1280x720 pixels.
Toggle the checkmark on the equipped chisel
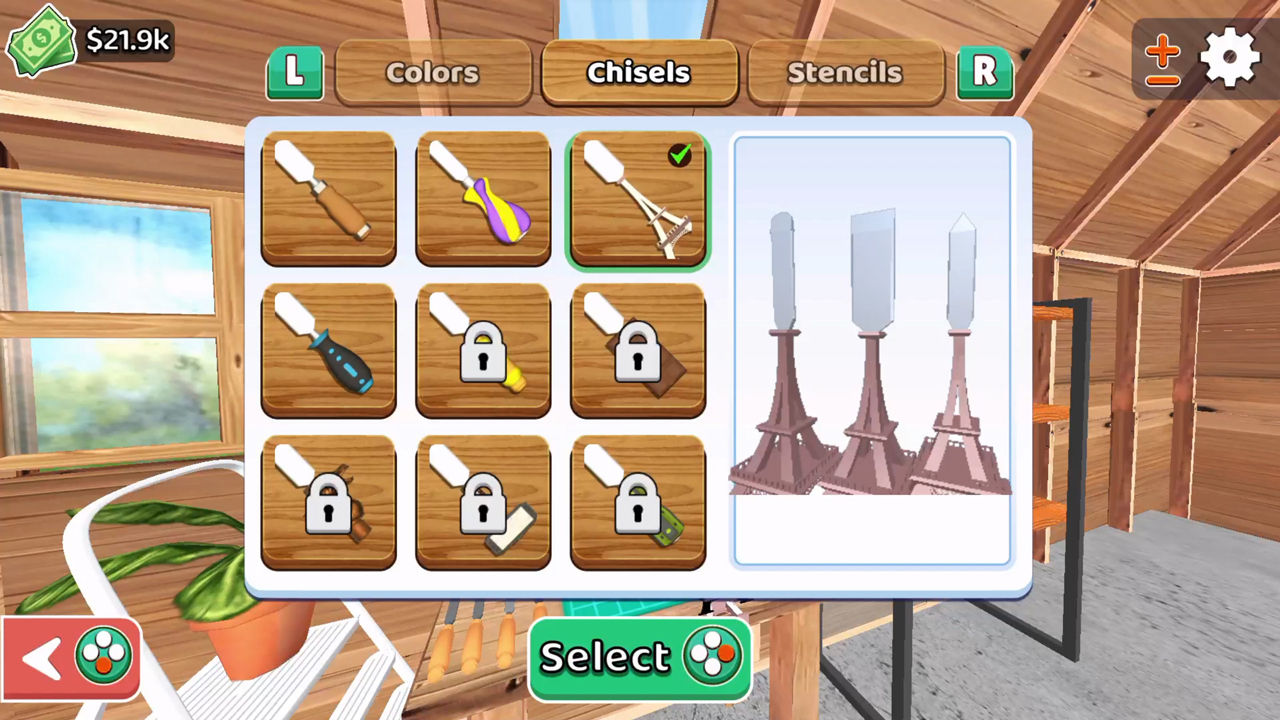pos(680,155)
